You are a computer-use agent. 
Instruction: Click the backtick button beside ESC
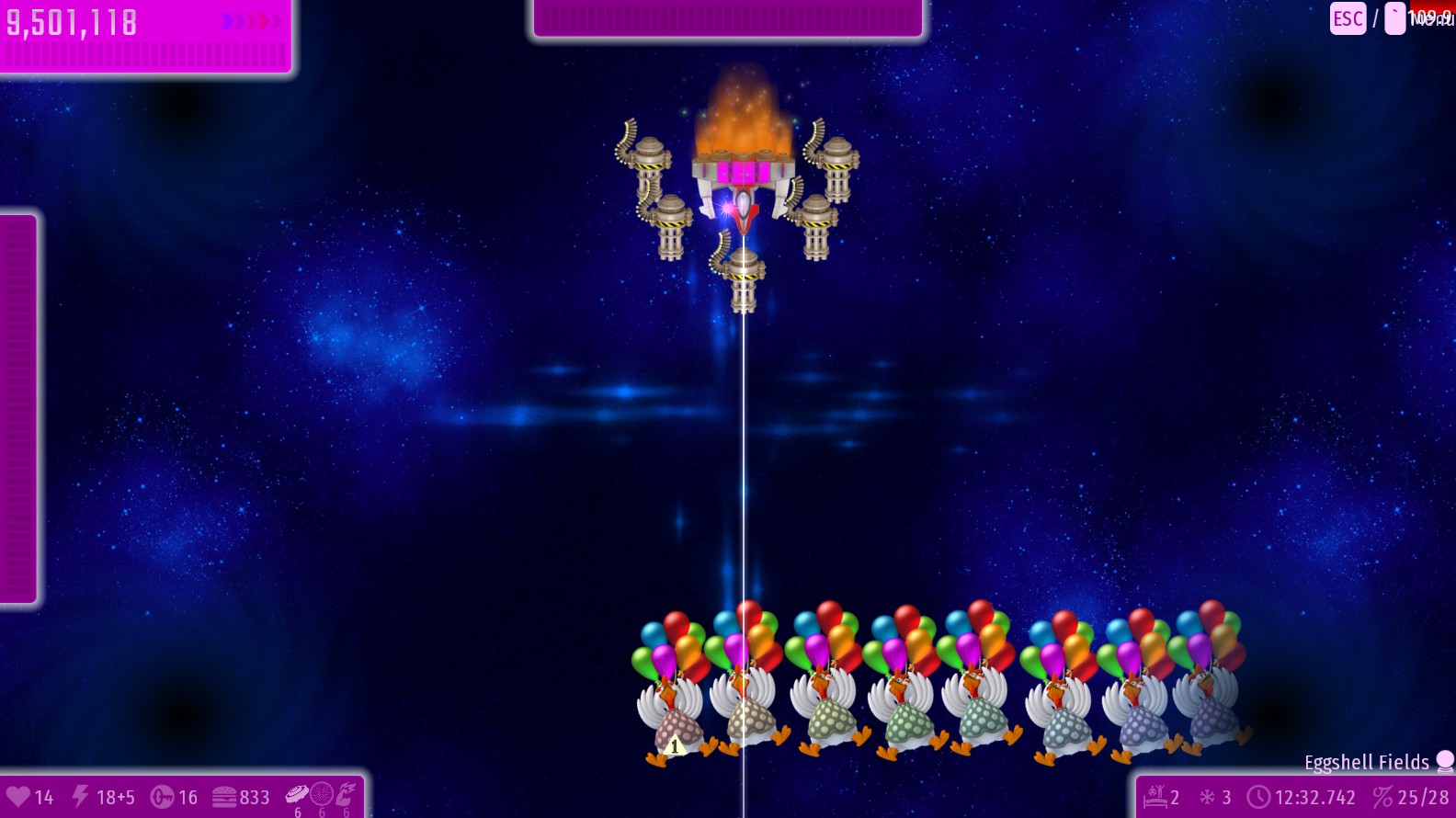[x=1394, y=18]
